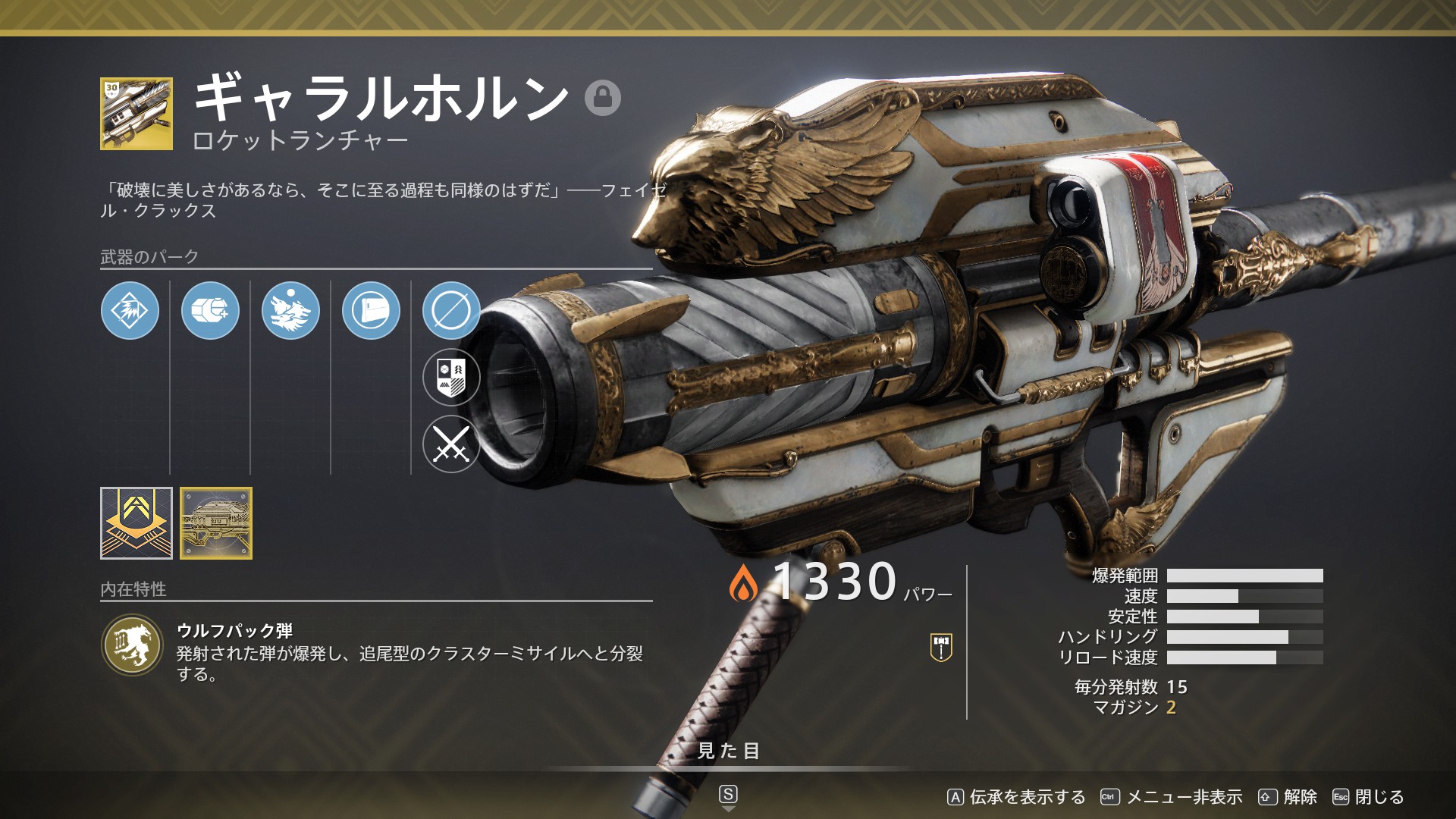Select the crossed swords tracker
This screenshot has height=819, width=1456.
[x=451, y=444]
